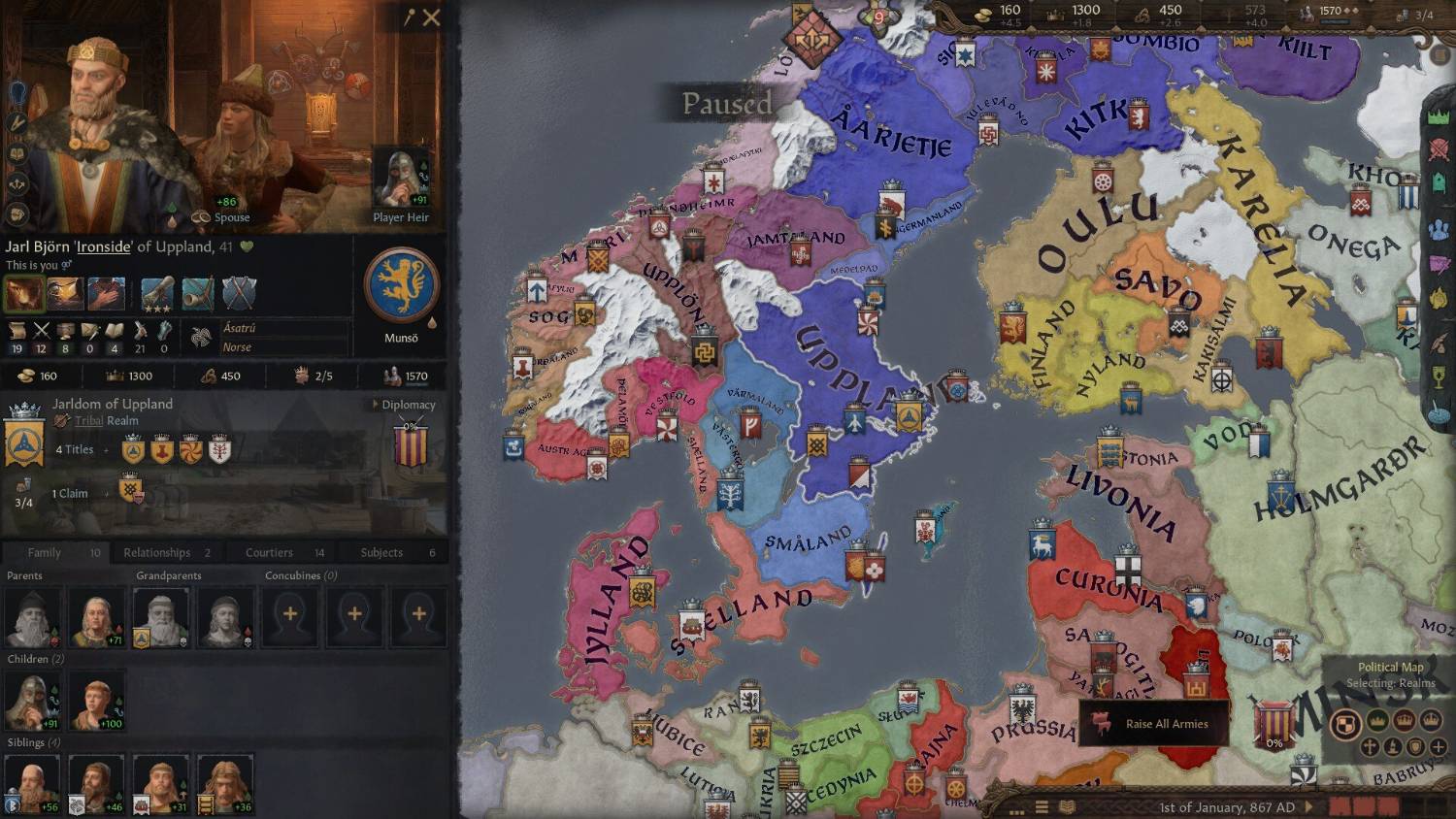Click Raise All Armies
Viewport: 1456px width, 819px height.
pyautogui.click(x=1154, y=724)
